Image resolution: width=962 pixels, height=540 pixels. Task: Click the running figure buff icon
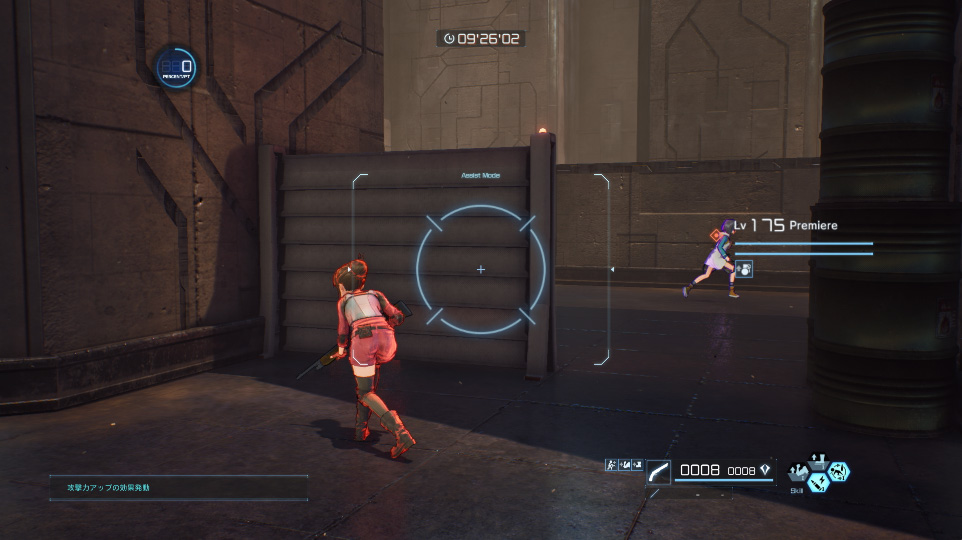tap(611, 465)
